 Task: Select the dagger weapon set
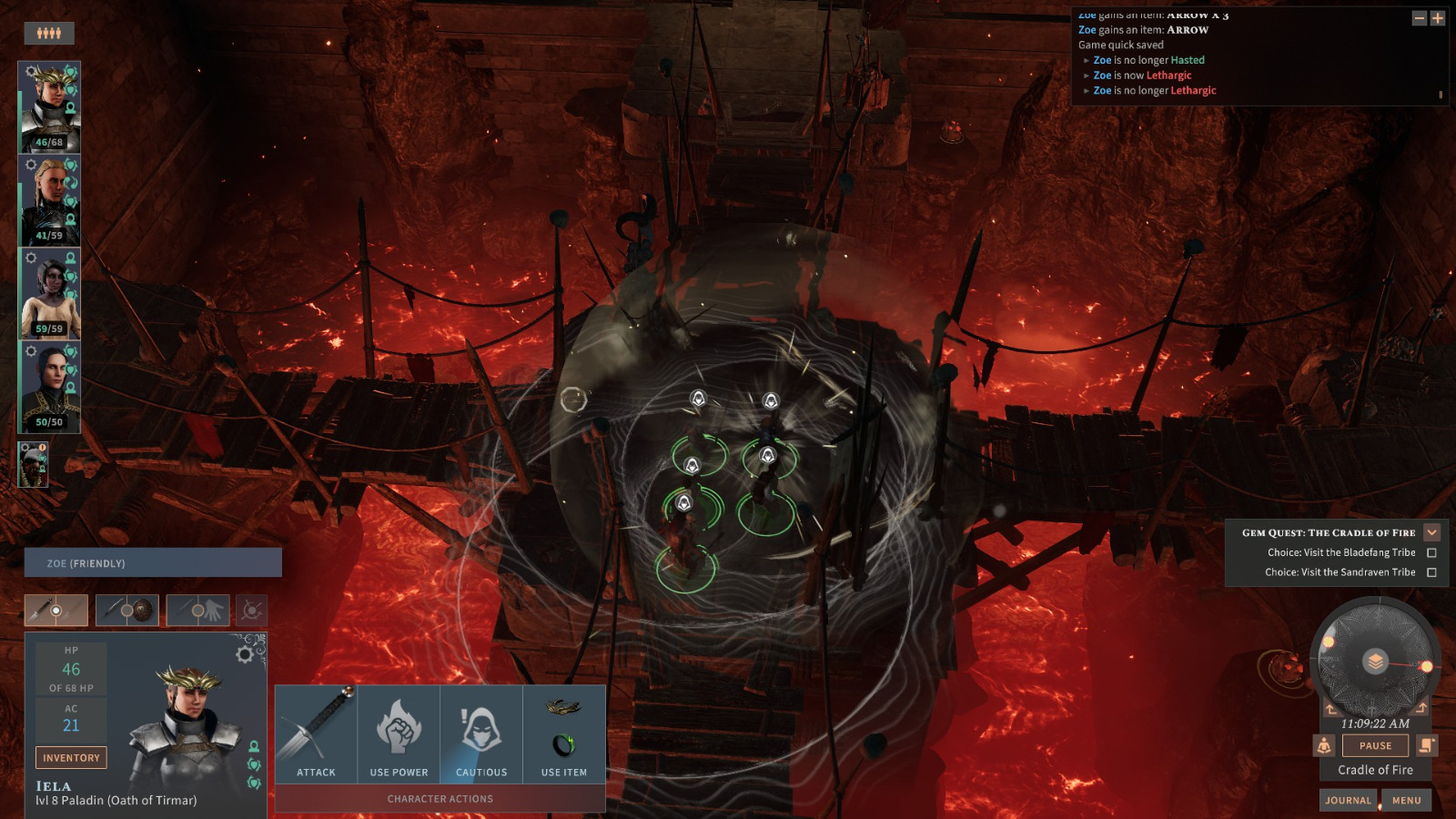(x=56, y=611)
